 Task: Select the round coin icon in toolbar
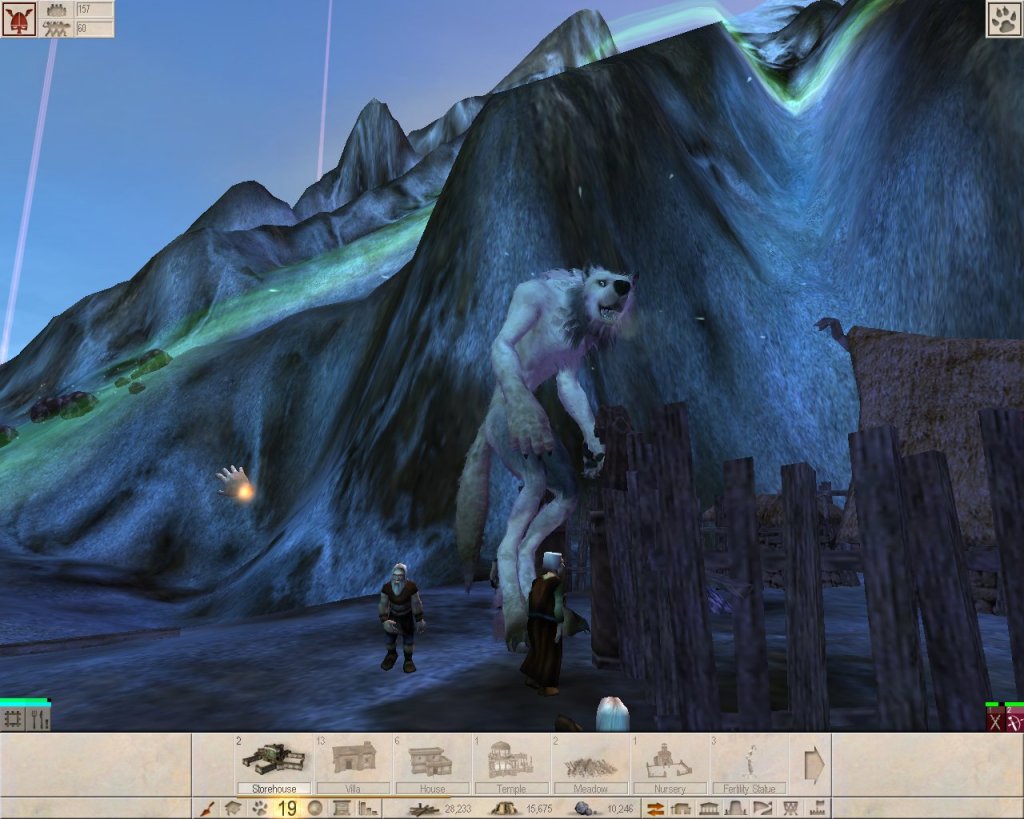pos(315,808)
